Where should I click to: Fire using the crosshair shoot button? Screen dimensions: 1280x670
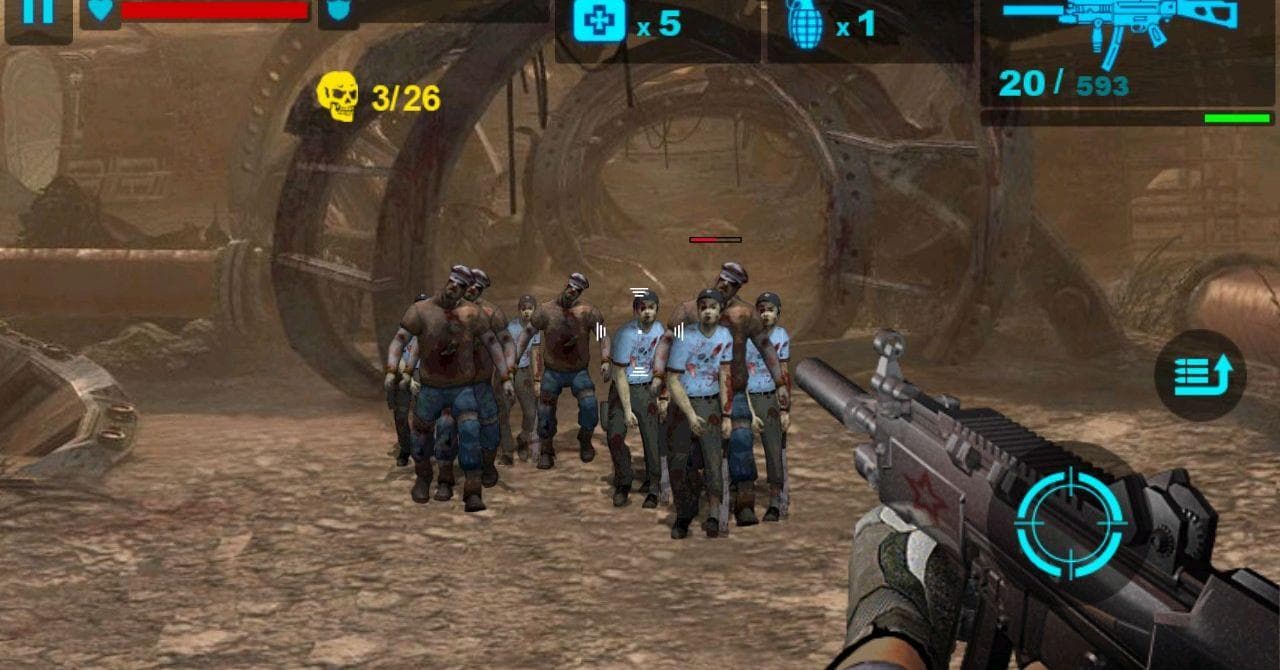pos(1070,523)
